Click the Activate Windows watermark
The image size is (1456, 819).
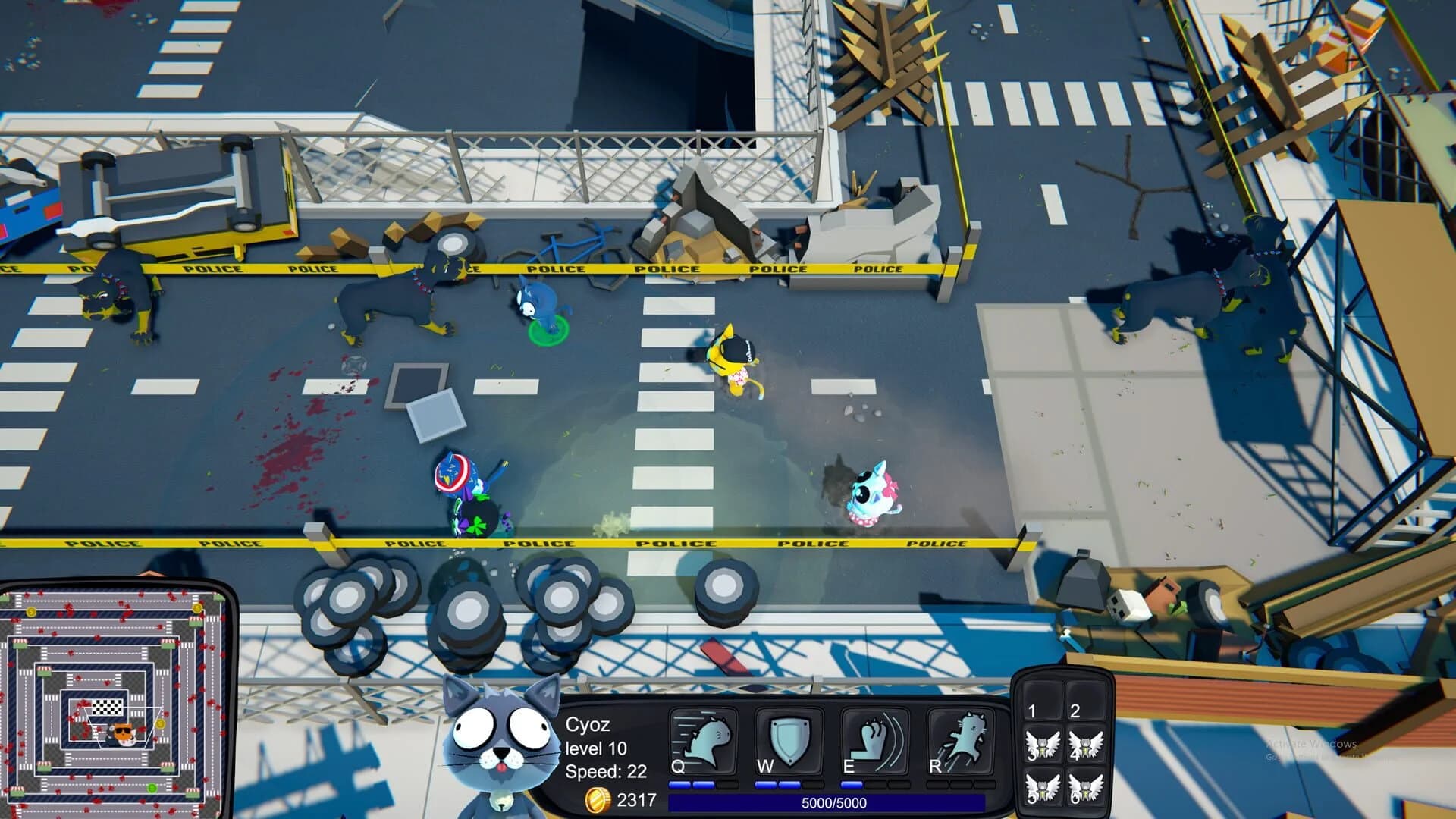coord(1312,745)
